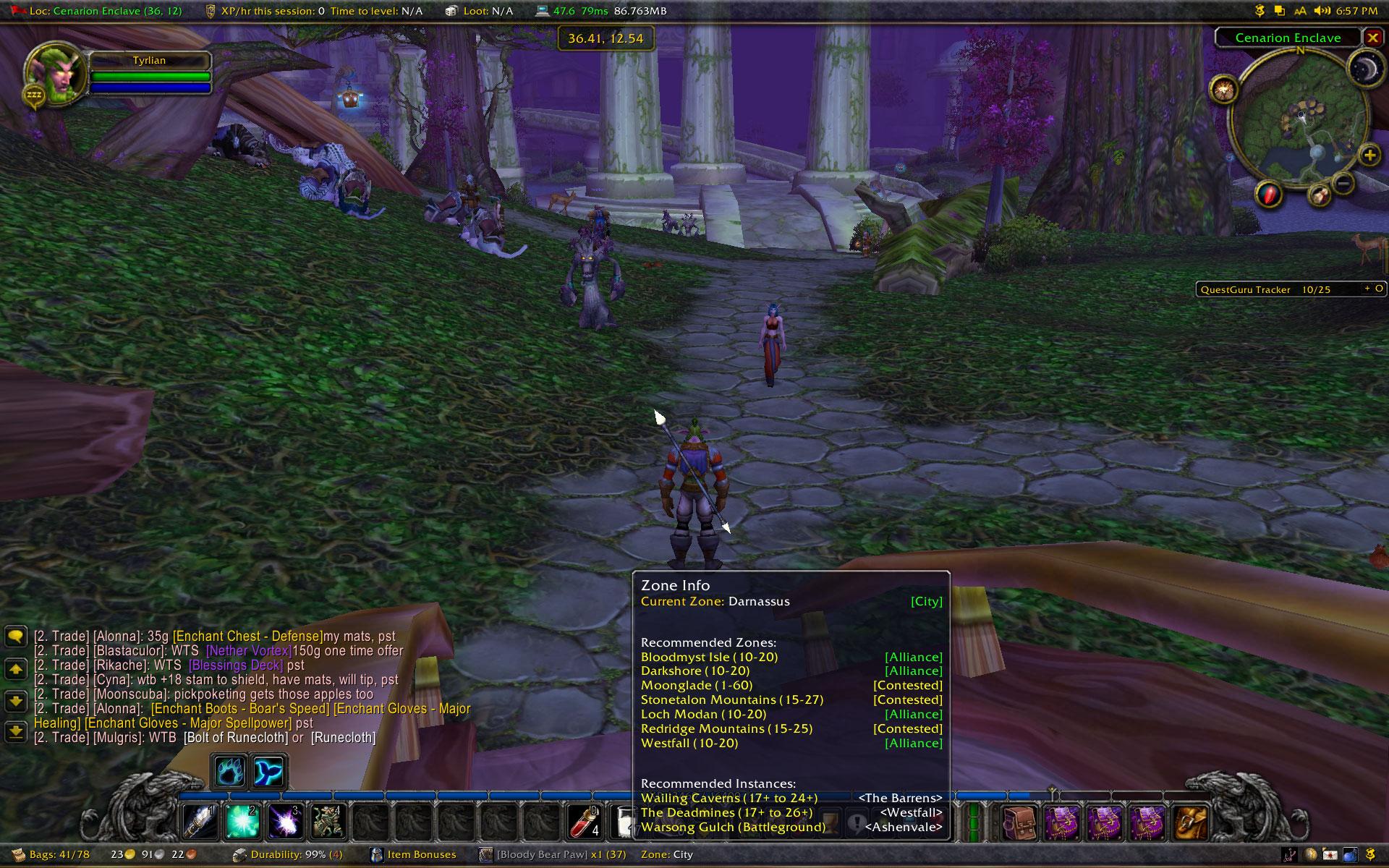Viewport: 1389px width, 868px height.
Task: Cast the green glowing spell in slot 2
Action: tap(243, 821)
